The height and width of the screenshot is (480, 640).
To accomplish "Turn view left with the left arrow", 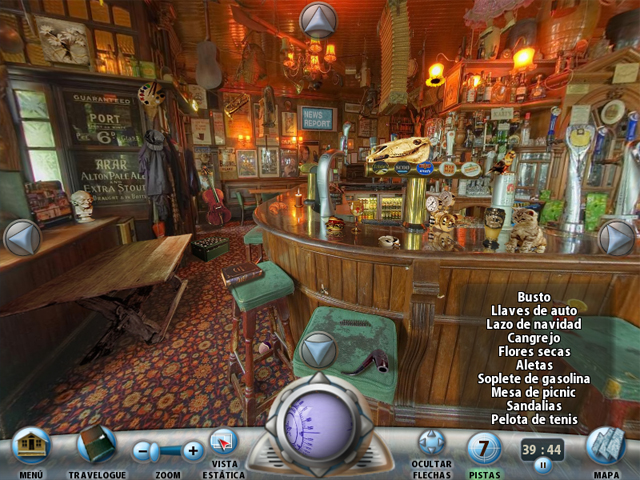I will pos(21,237).
